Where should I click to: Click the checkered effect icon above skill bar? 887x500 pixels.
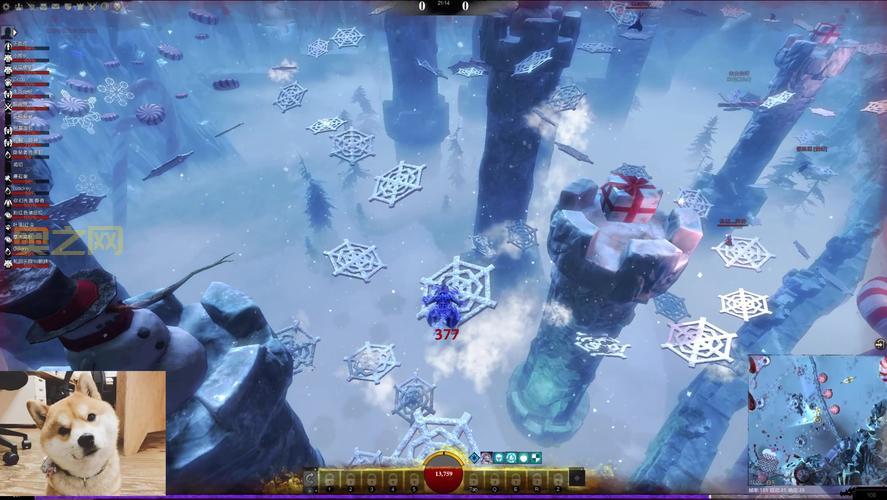(x=536, y=458)
